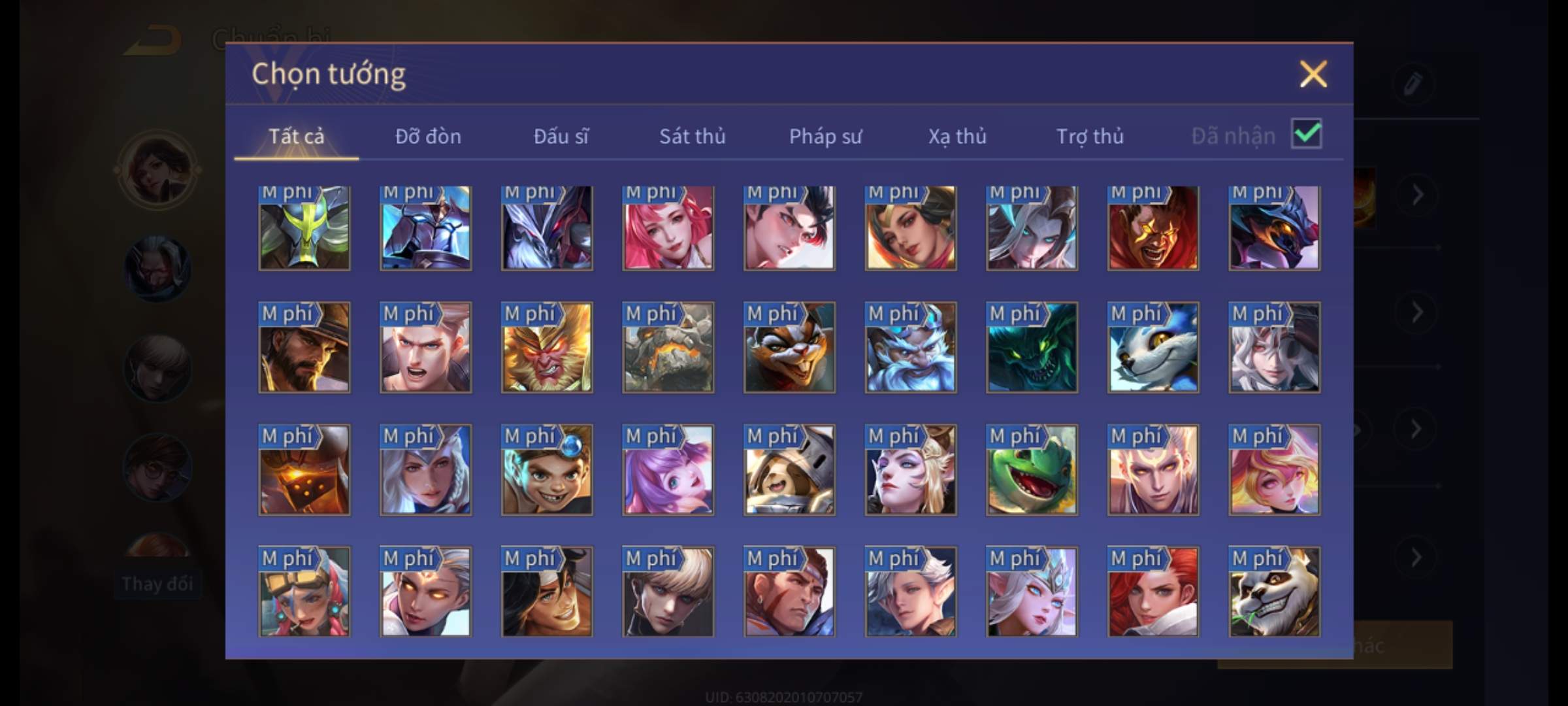Close the Chọn tướng hero selection dialog
1568x706 pixels.
click(x=1313, y=74)
